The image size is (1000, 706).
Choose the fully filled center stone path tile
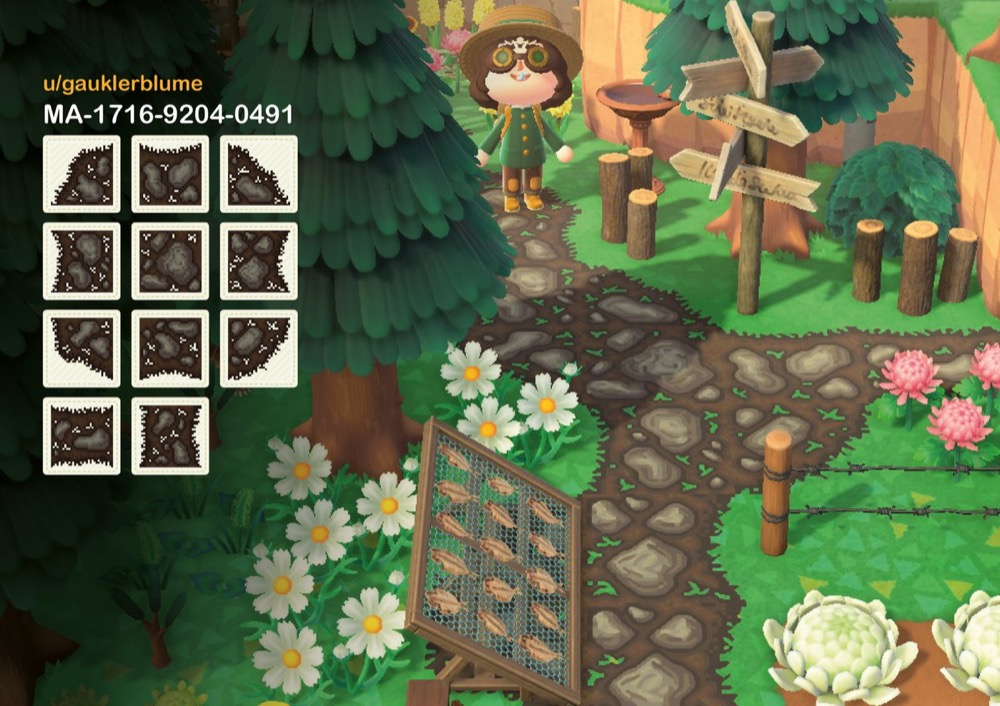coord(170,261)
